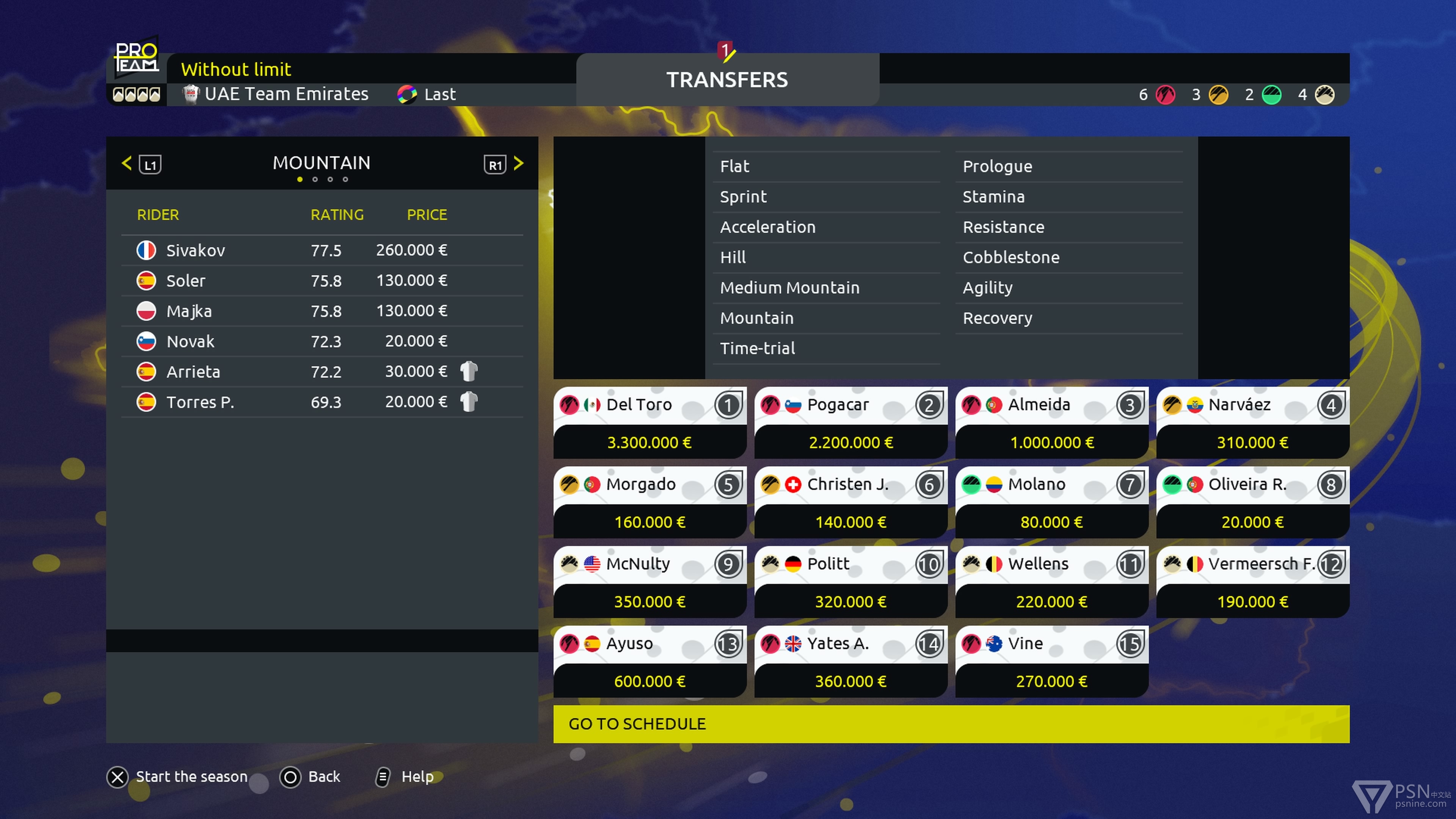Image resolution: width=1456 pixels, height=819 pixels.
Task: Choose the Vine roster slot
Action: (x=1051, y=662)
